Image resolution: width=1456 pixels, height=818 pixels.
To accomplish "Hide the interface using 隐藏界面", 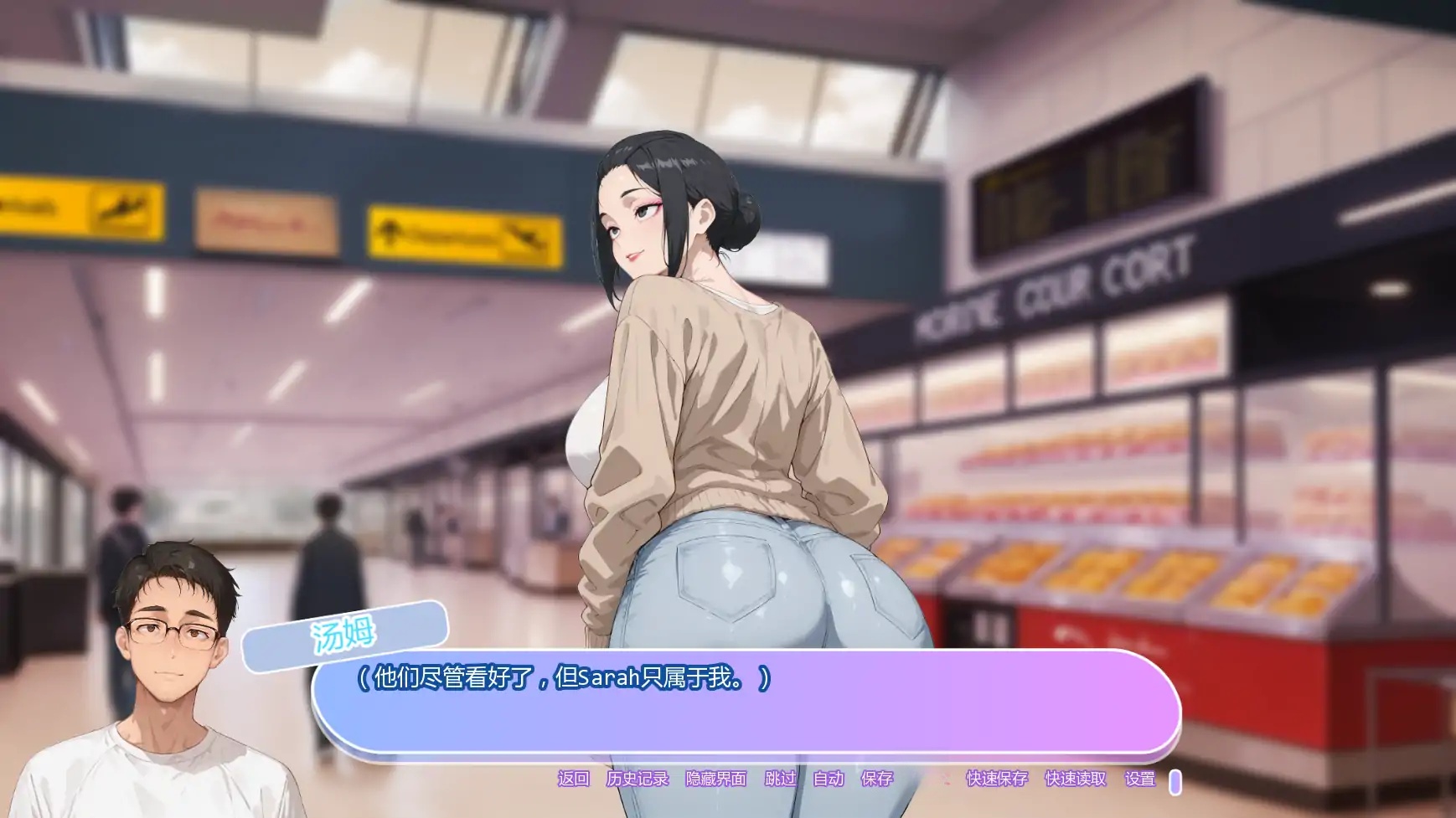I will [718, 778].
